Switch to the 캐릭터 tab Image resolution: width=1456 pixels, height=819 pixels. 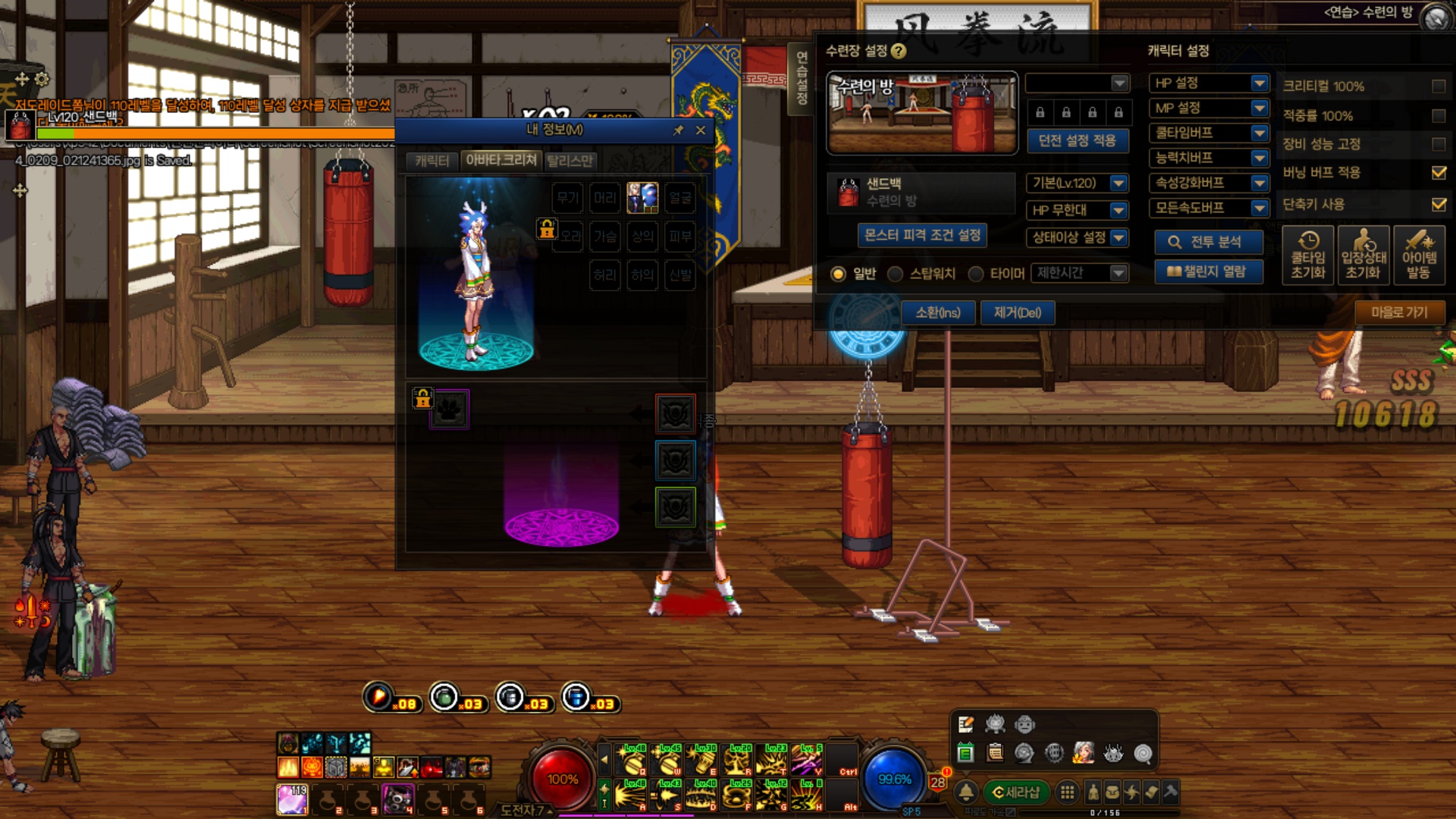click(x=432, y=161)
